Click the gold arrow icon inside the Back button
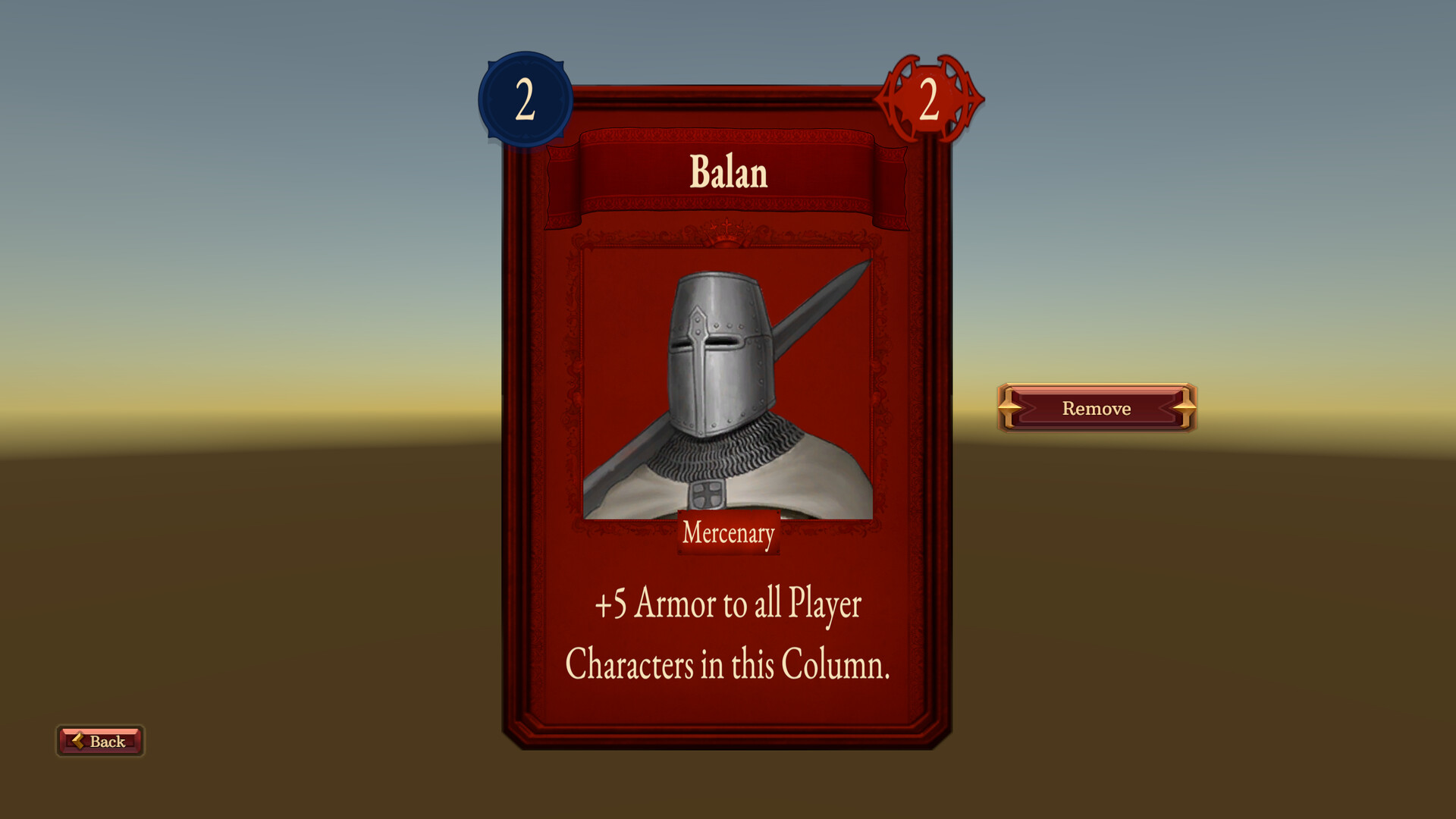Viewport: 1456px width, 819px height. (78, 741)
